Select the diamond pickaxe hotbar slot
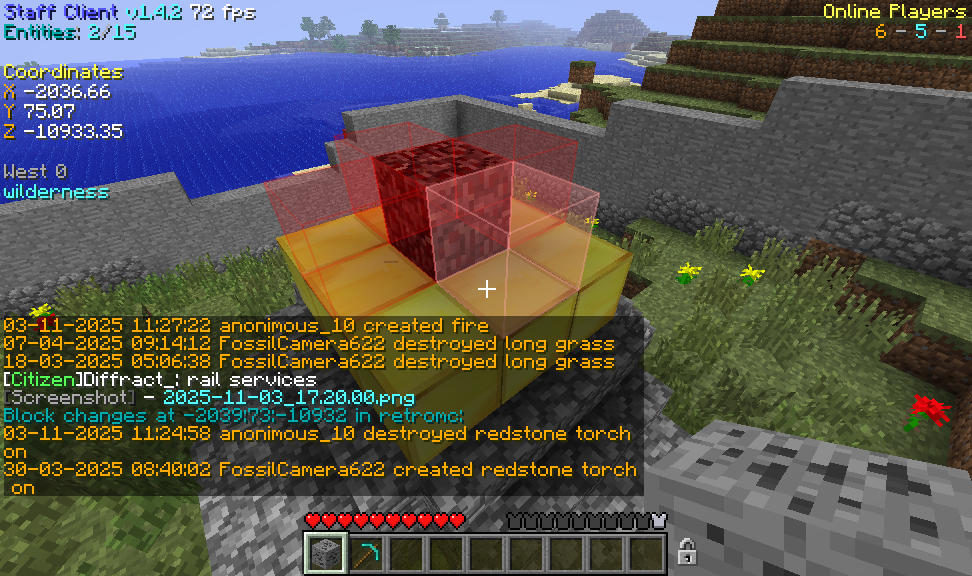 [366, 553]
